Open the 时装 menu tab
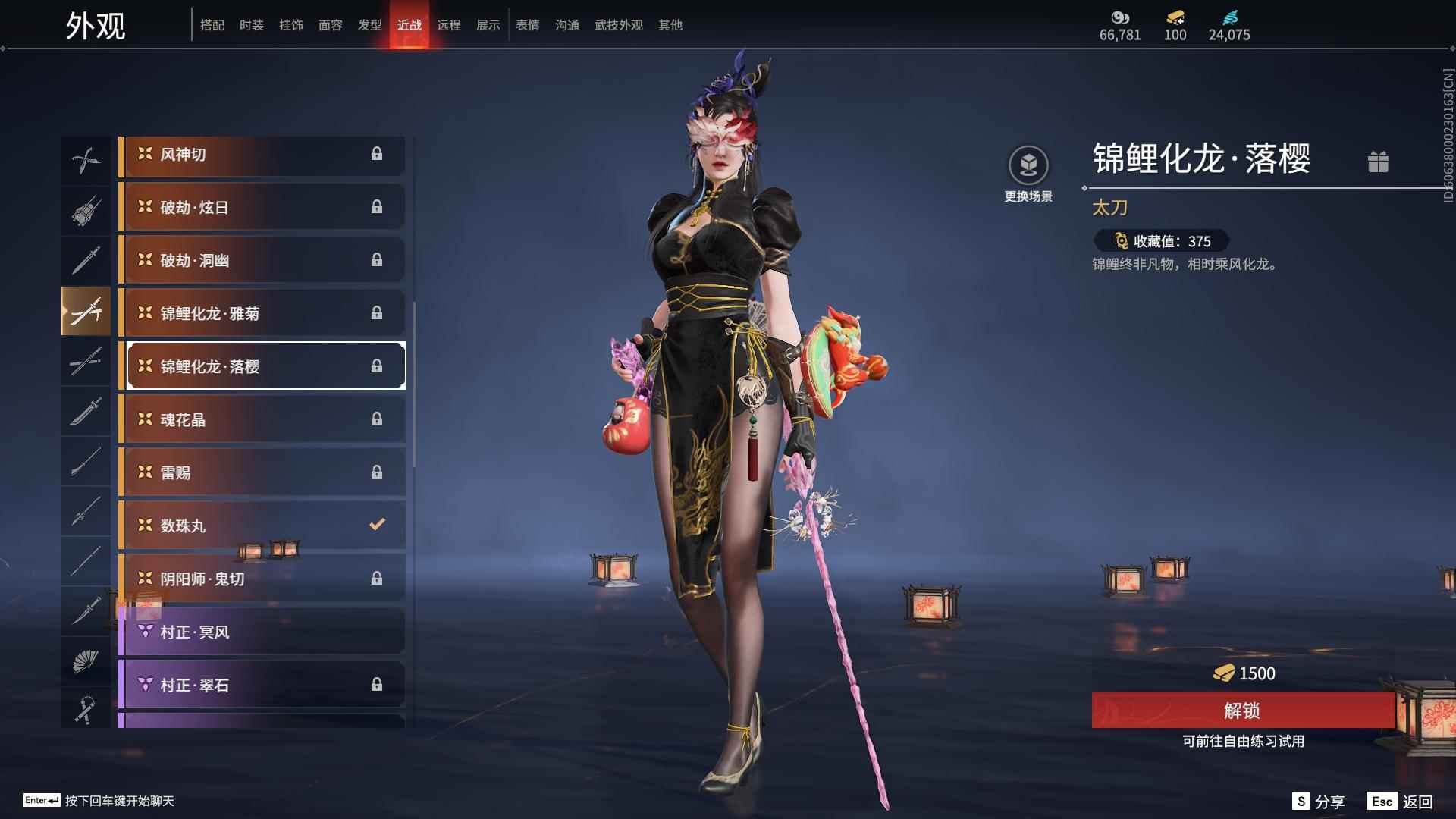Image resolution: width=1456 pixels, height=819 pixels. 252,24
